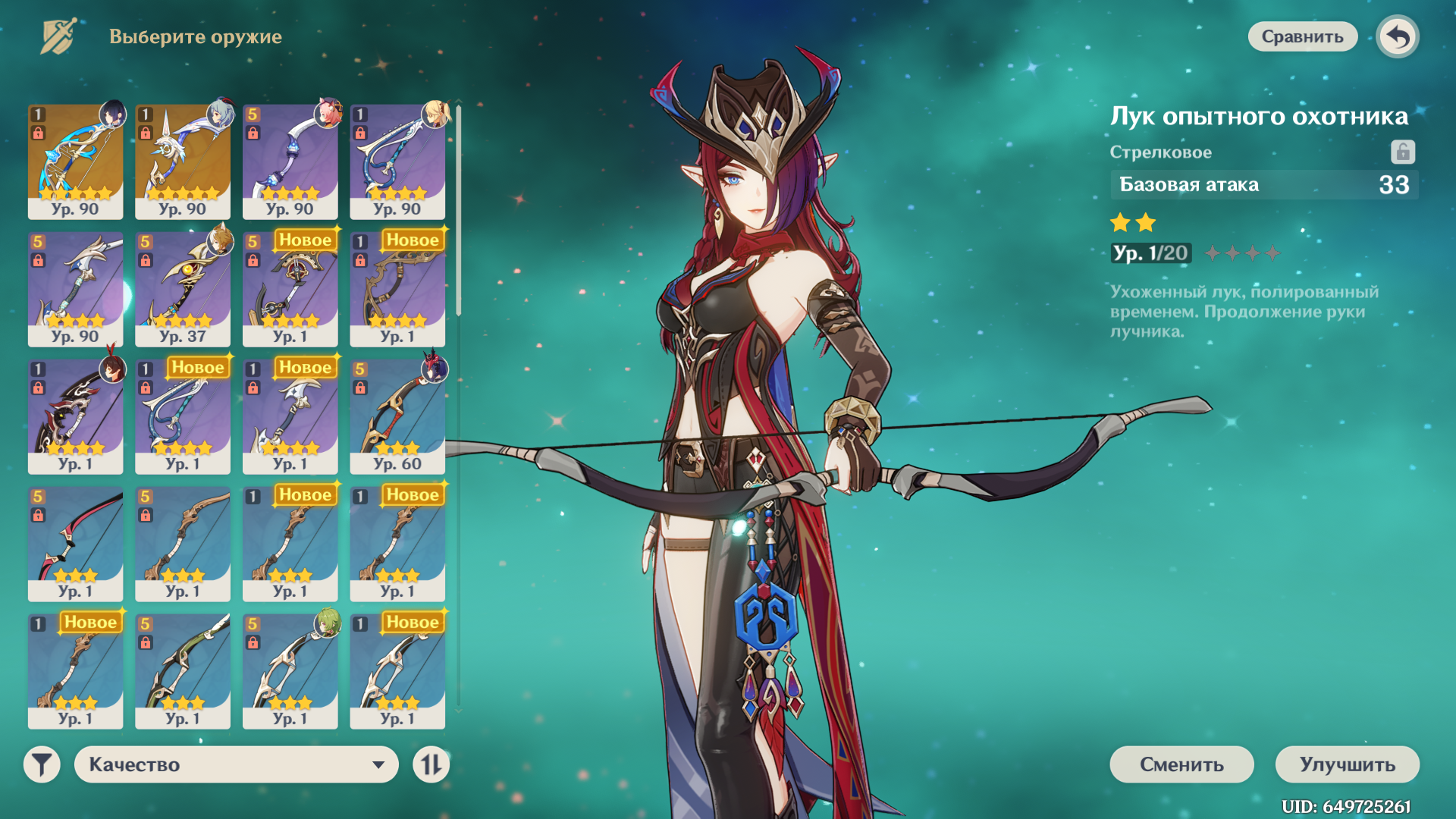Open the weapon filter funnel button
Image resolution: width=1456 pixels, height=819 pixels.
[42, 764]
